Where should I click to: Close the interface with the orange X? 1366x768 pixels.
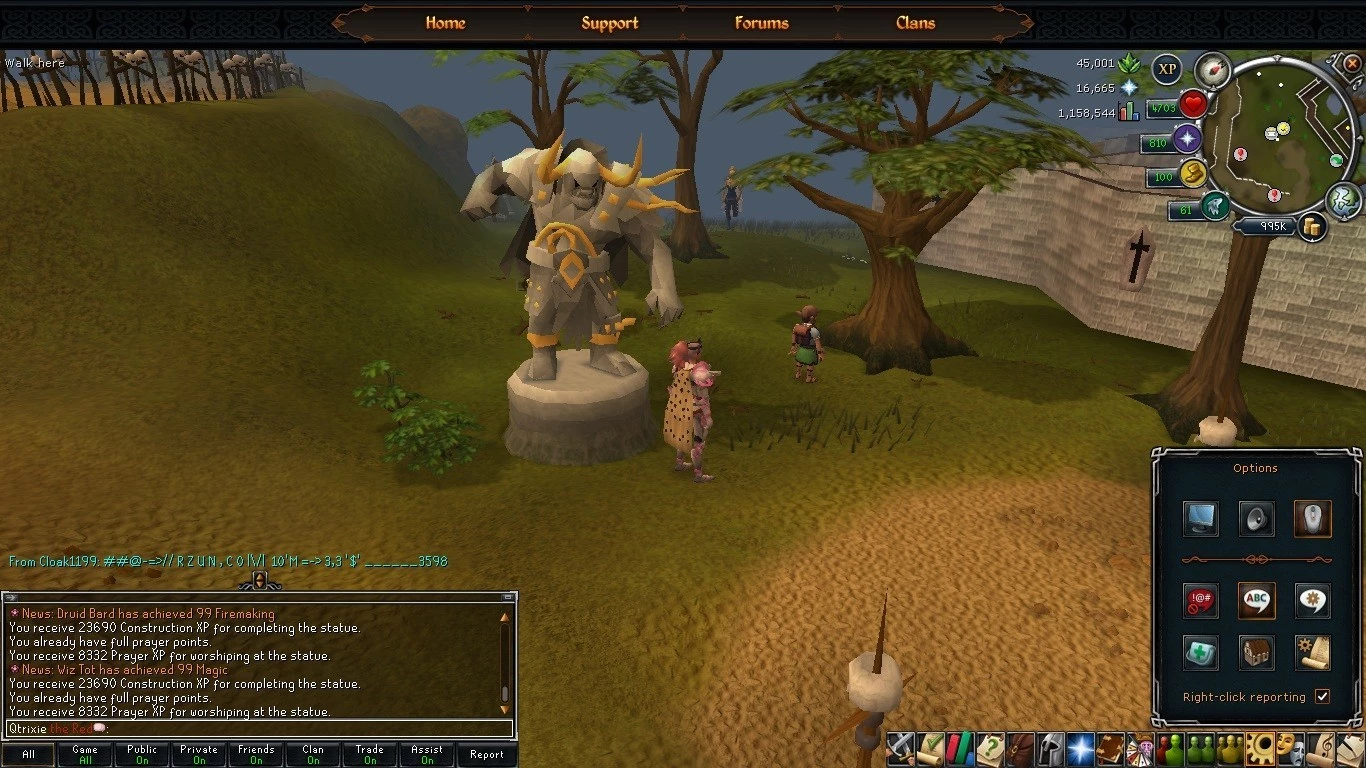[x=1352, y=63]
